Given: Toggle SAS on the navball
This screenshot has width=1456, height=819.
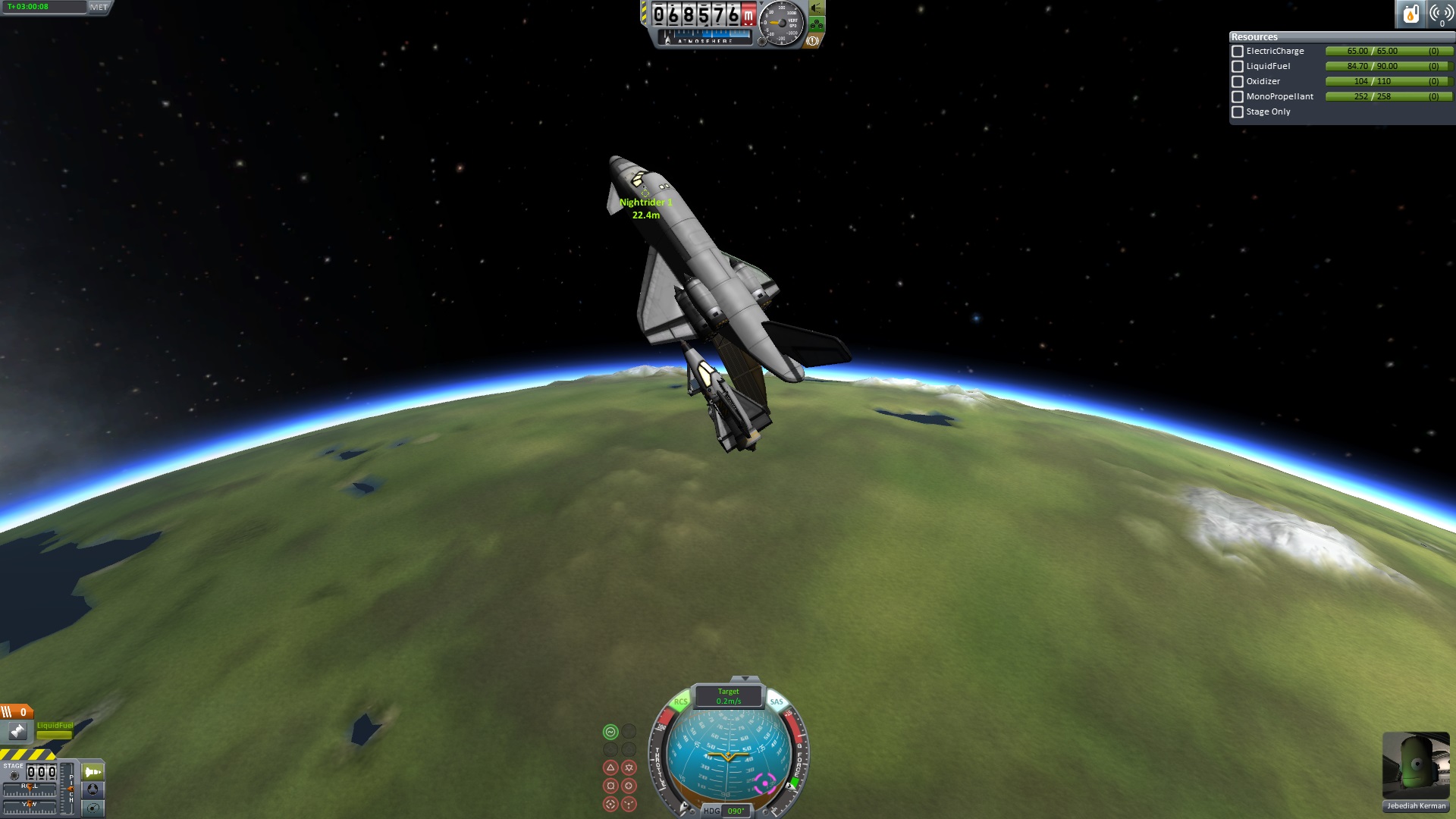Looking at the screenshot, I should 777,701.
